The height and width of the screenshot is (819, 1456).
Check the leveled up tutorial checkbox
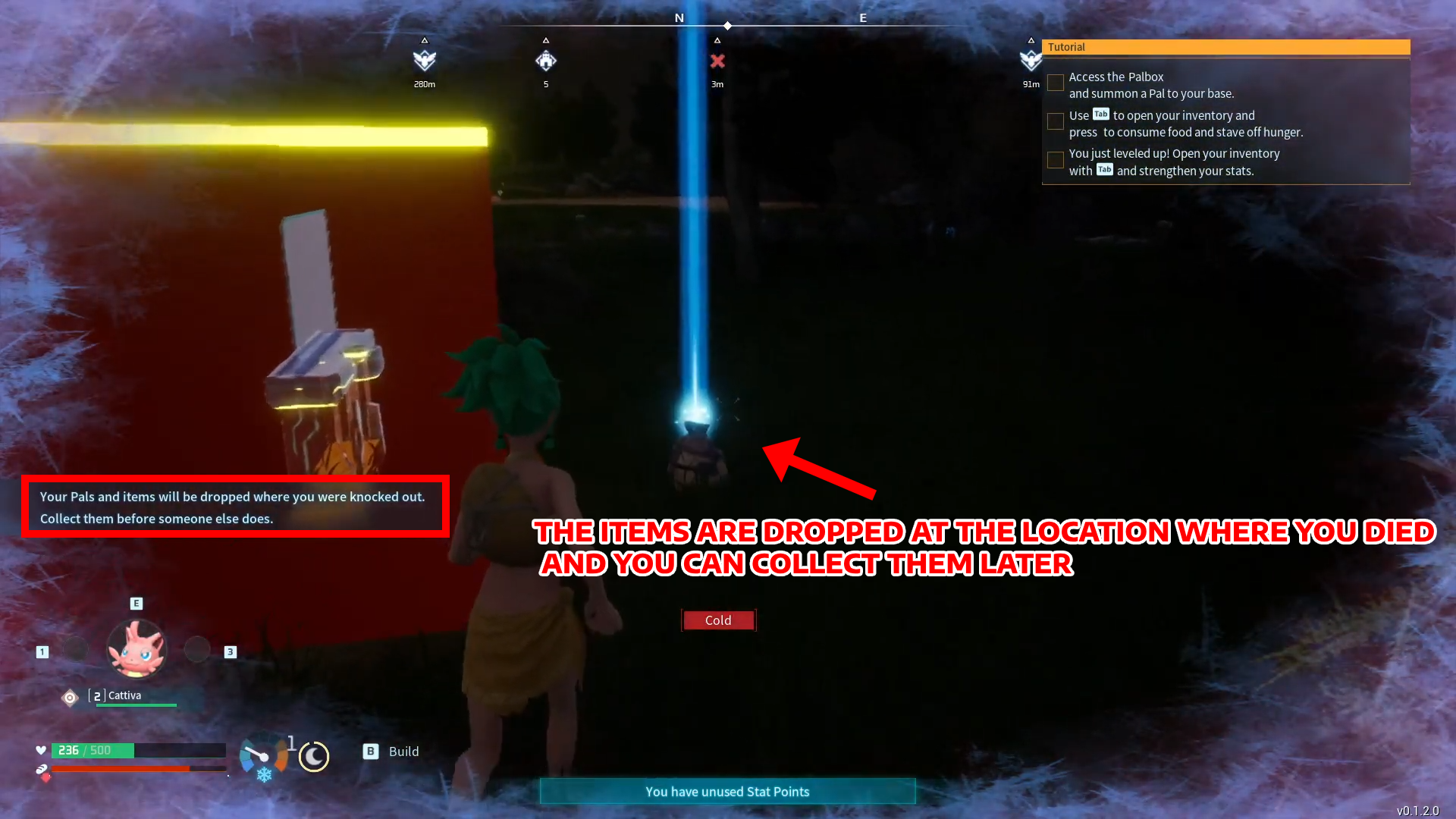[1055, 160]
